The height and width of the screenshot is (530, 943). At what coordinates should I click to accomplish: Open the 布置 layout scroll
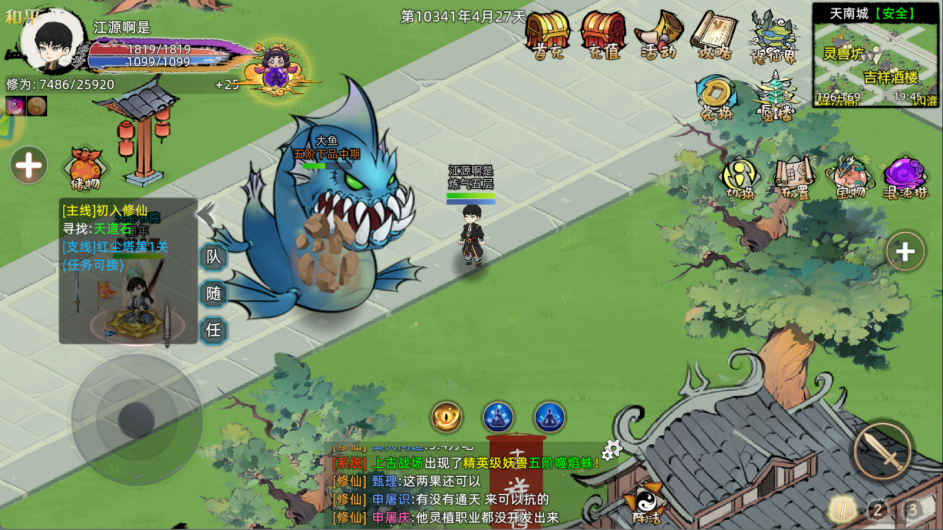pyautogui.click(x=792, y=177)
